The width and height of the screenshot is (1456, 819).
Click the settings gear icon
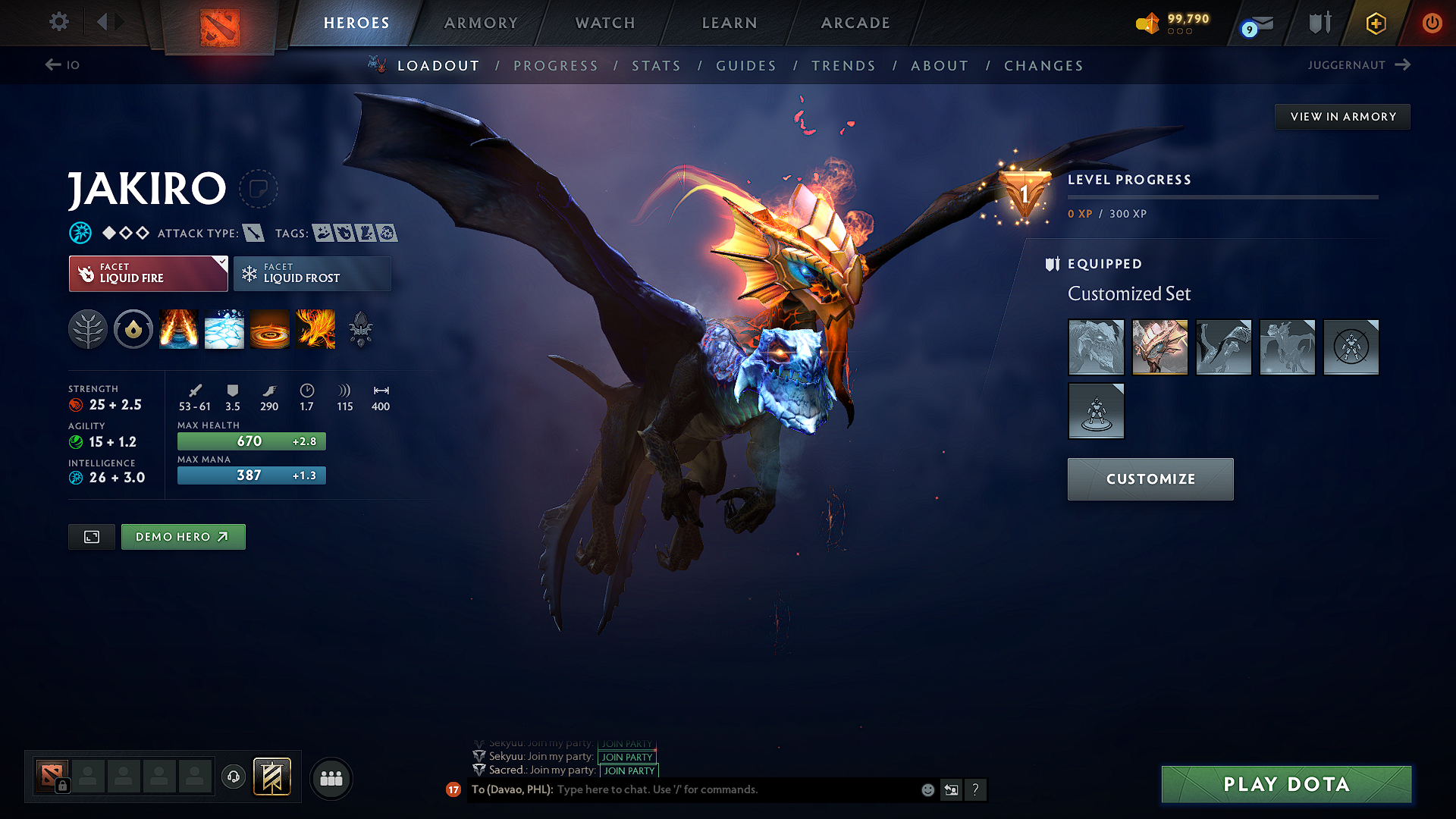pyautogui.click(x=58, y=23)
